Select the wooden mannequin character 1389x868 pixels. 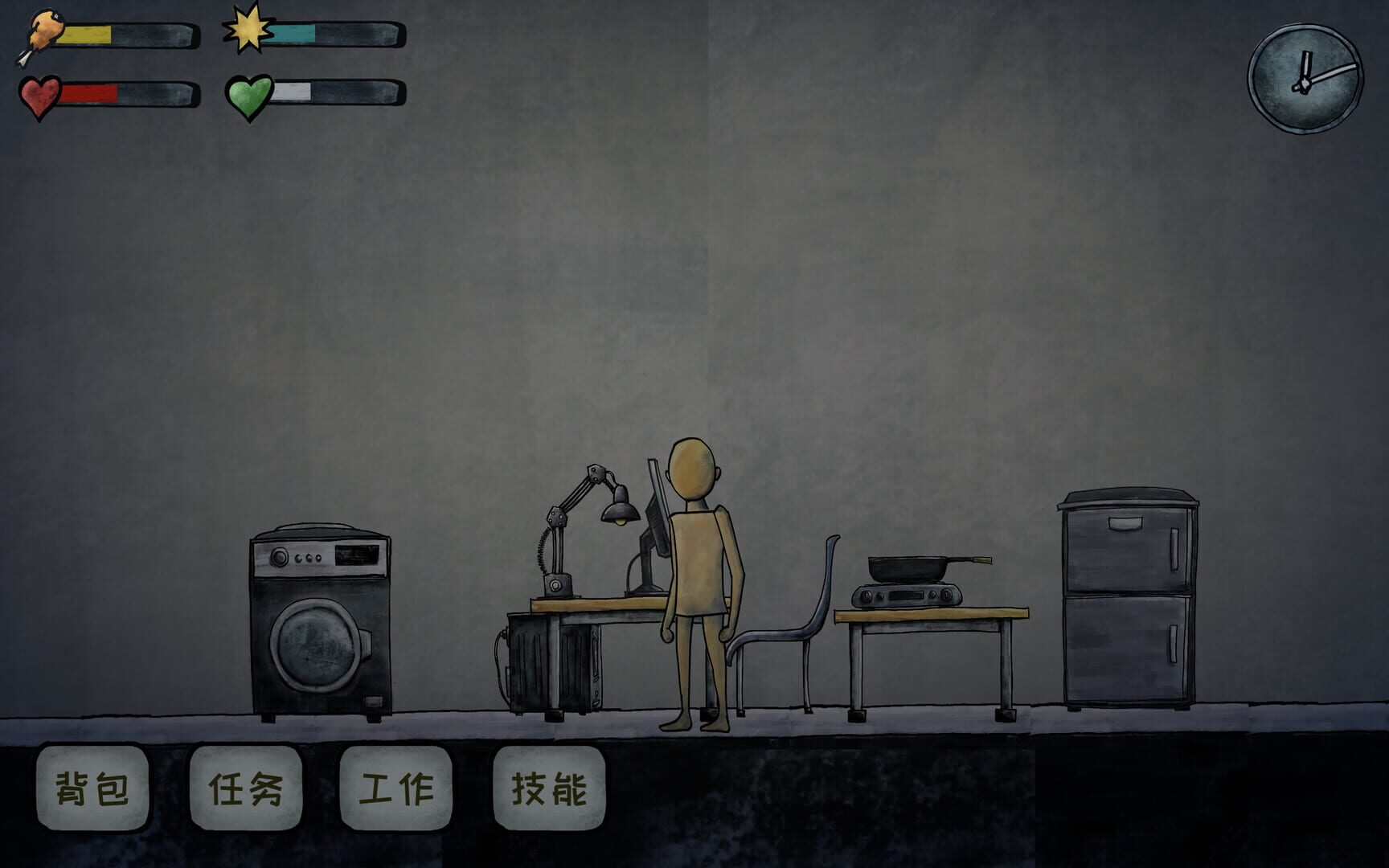[x=699, y=563]
